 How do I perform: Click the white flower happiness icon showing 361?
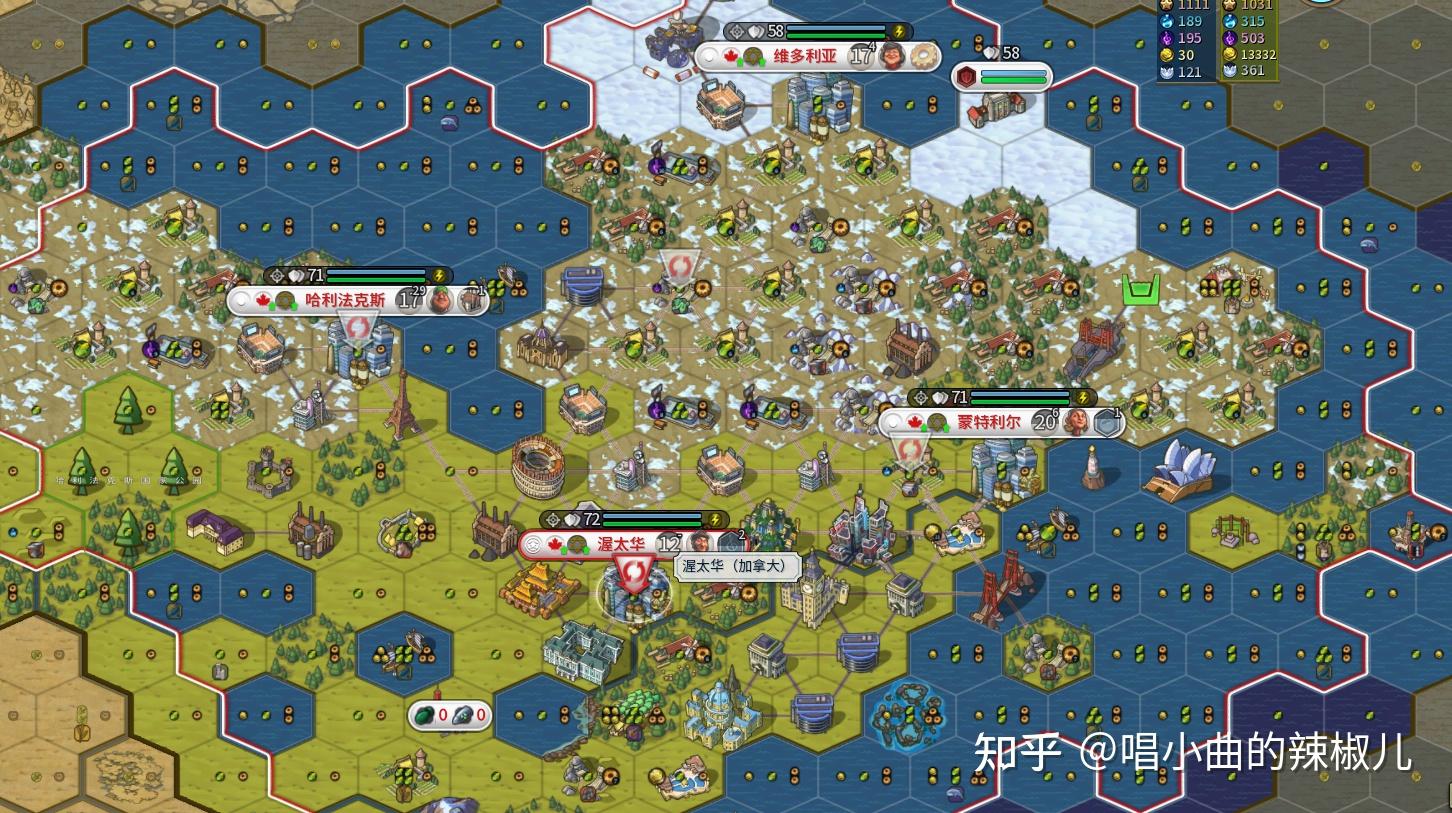(x=1230, y=70)
